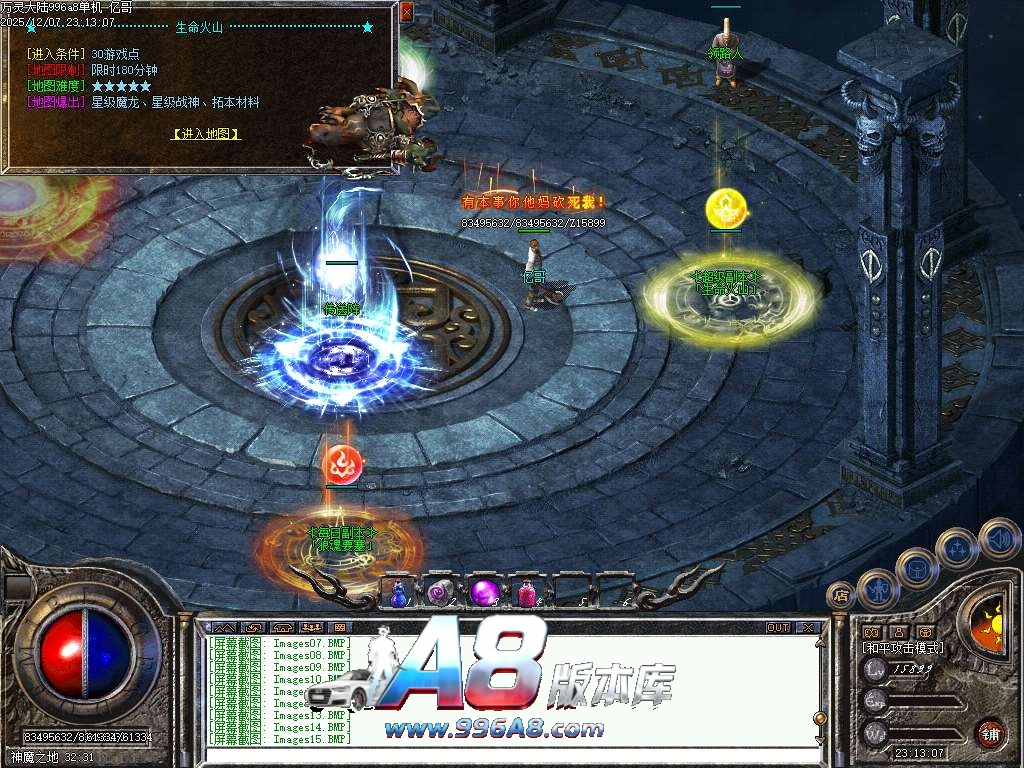Click the 进入地图 link to enter the map
The image size is (1024, 768).
coord(206,133)
